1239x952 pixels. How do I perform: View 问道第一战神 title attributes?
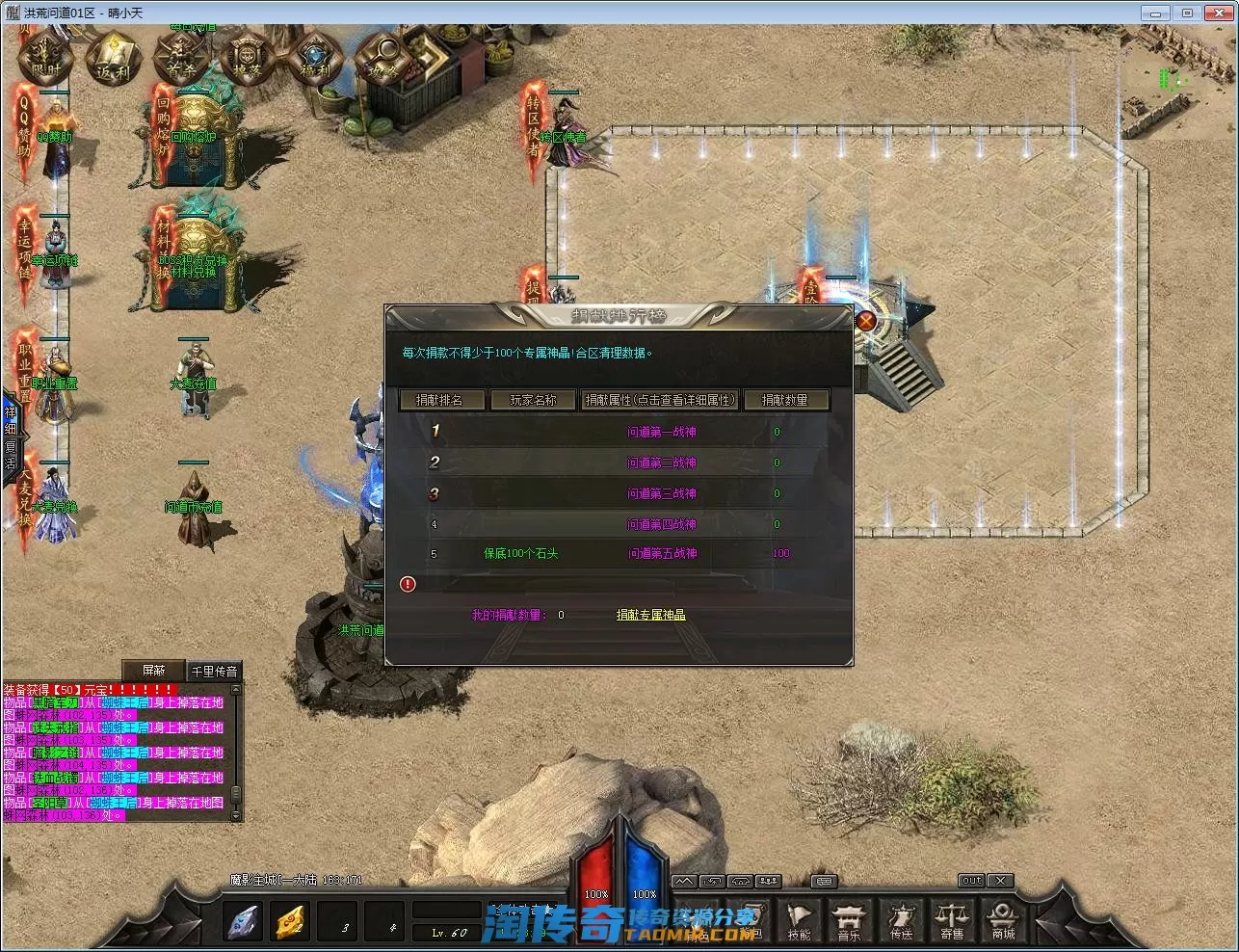pyautogui.click(x=661, y=433)
